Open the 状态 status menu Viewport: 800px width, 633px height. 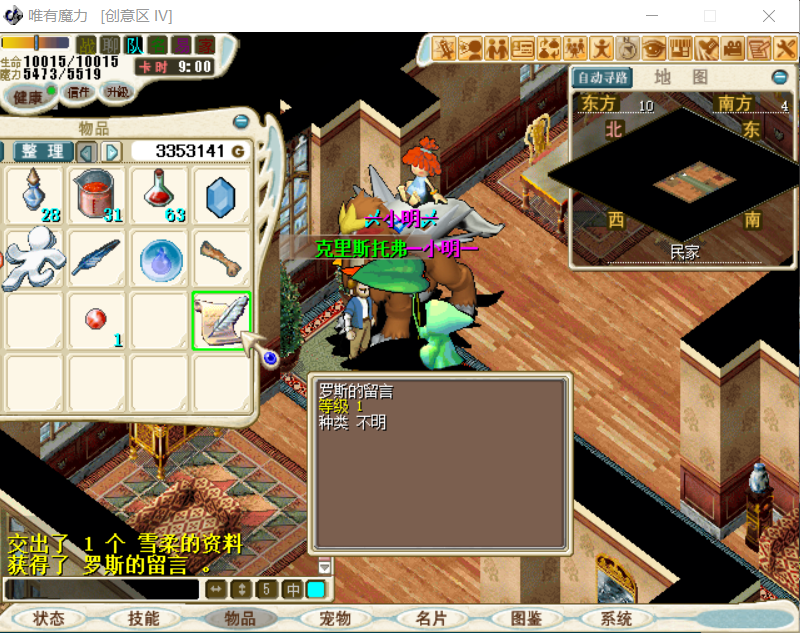(49, 619)
